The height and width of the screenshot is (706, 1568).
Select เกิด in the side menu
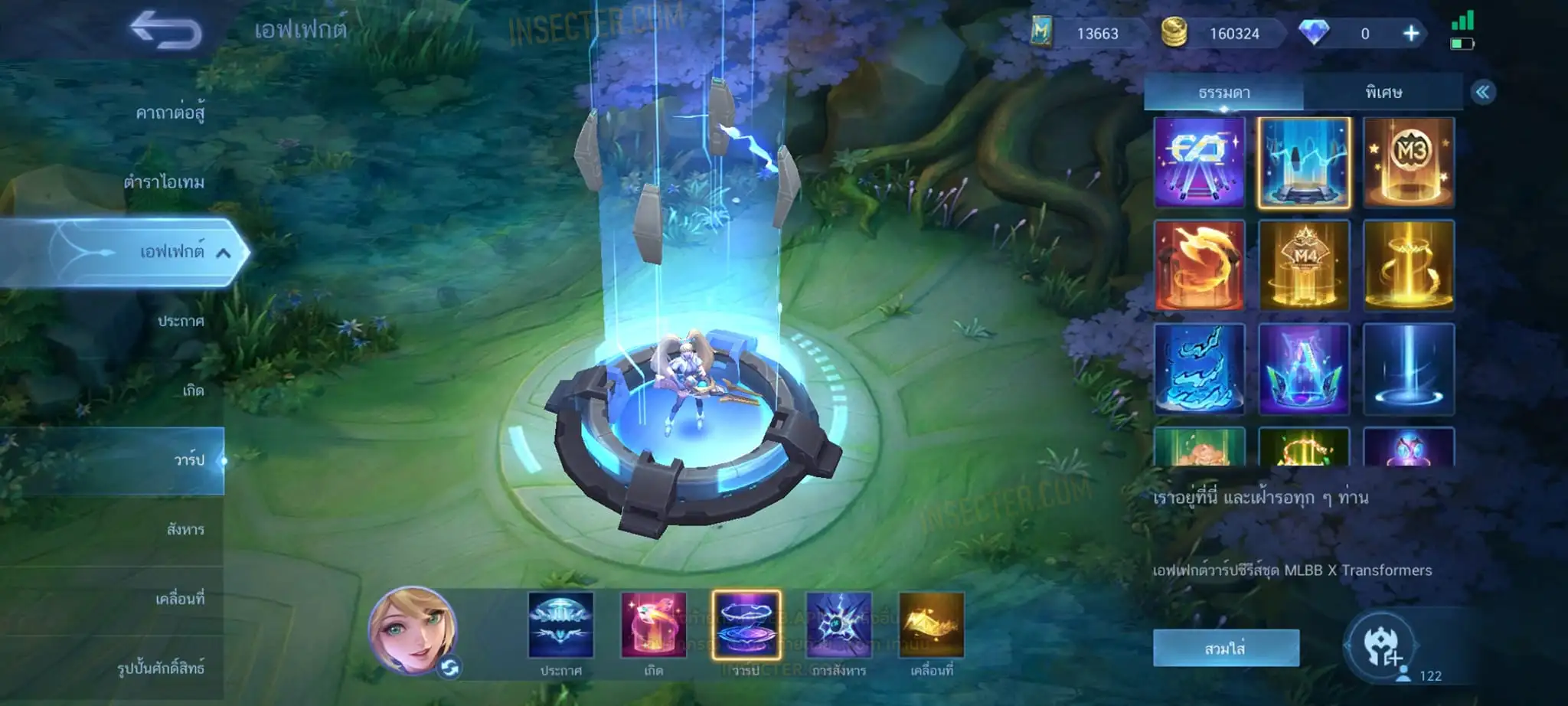pos(193,391)
